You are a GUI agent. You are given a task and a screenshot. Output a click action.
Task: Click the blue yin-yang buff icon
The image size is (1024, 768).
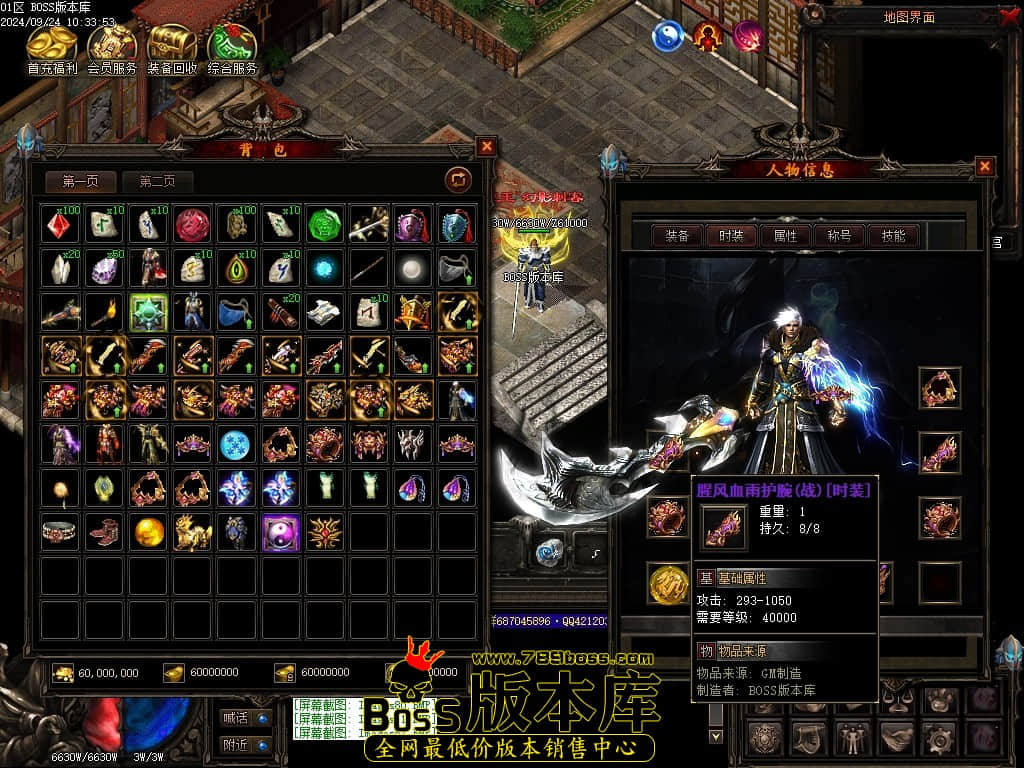coord(667,37)
